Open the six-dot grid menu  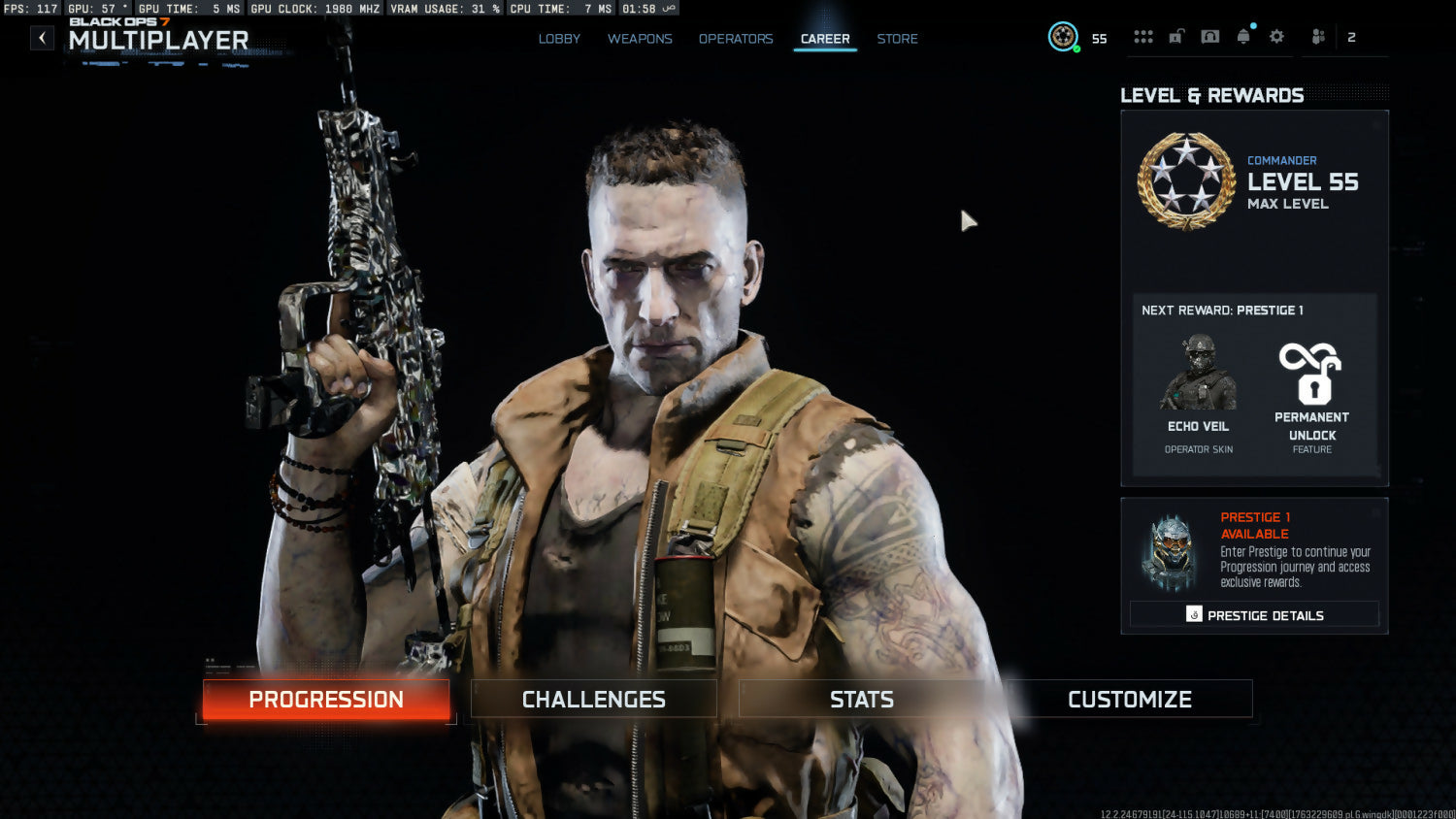click(x=1143, y=37)
